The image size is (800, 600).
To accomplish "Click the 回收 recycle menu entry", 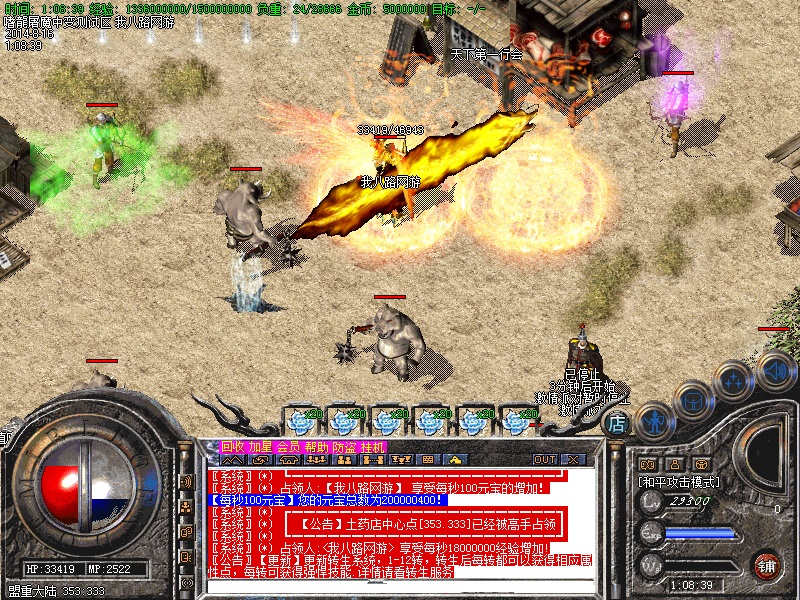I will pos(233,446).
